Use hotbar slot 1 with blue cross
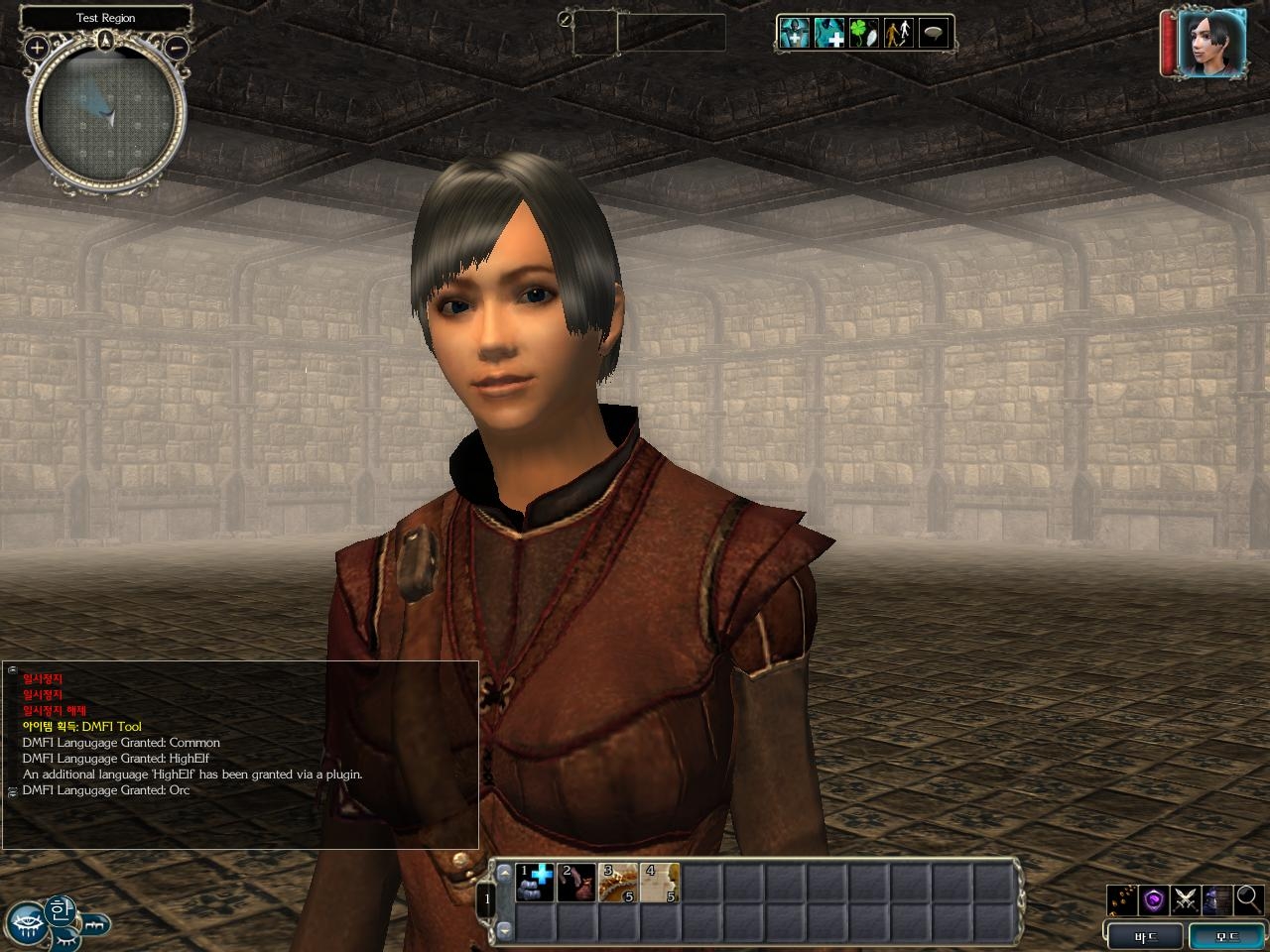 (x=535, y=883)
